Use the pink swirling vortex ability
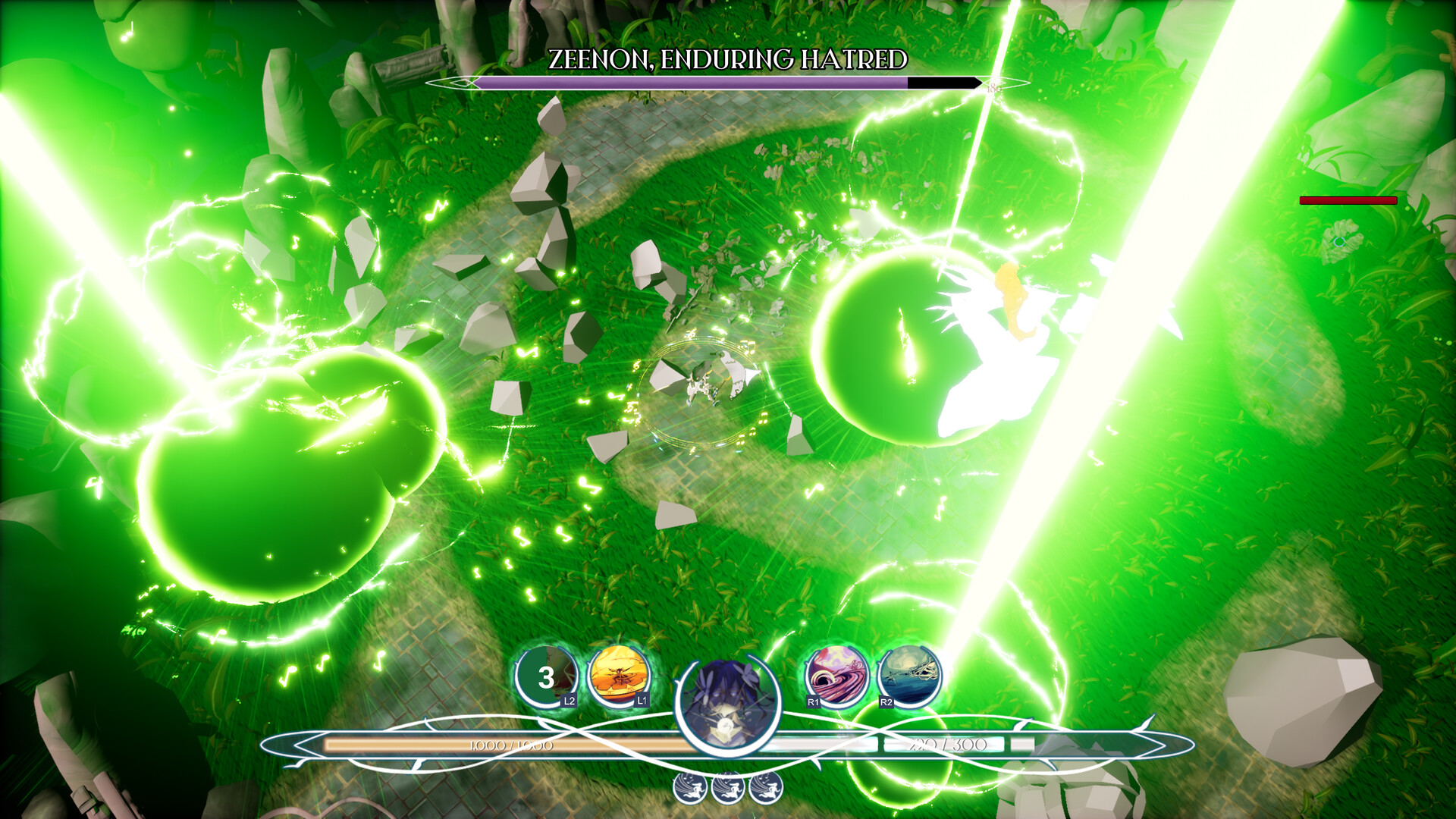The image size is (1456, 819). [836, 675]
